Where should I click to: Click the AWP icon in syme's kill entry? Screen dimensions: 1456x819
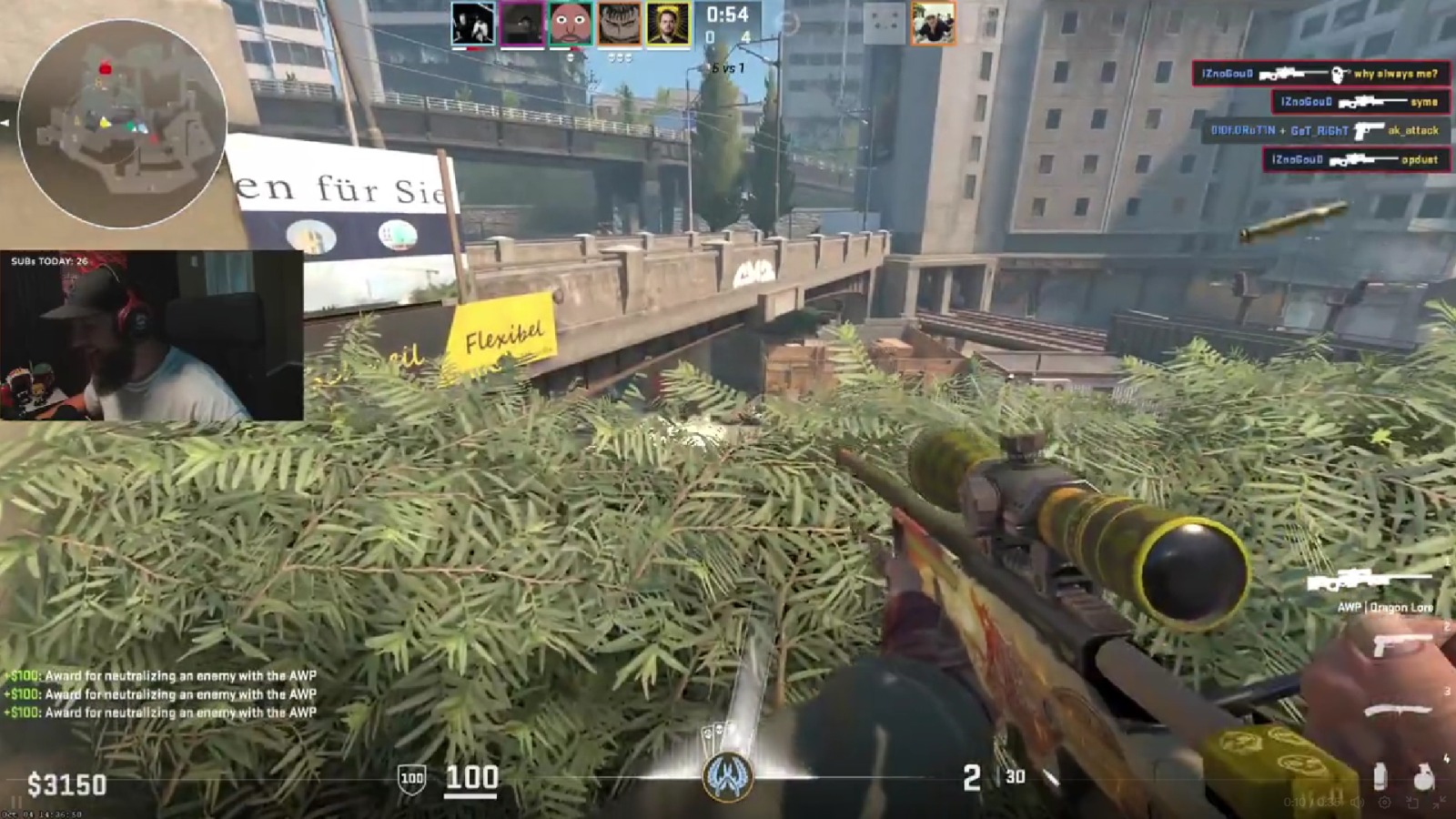tap(1374, 102)
